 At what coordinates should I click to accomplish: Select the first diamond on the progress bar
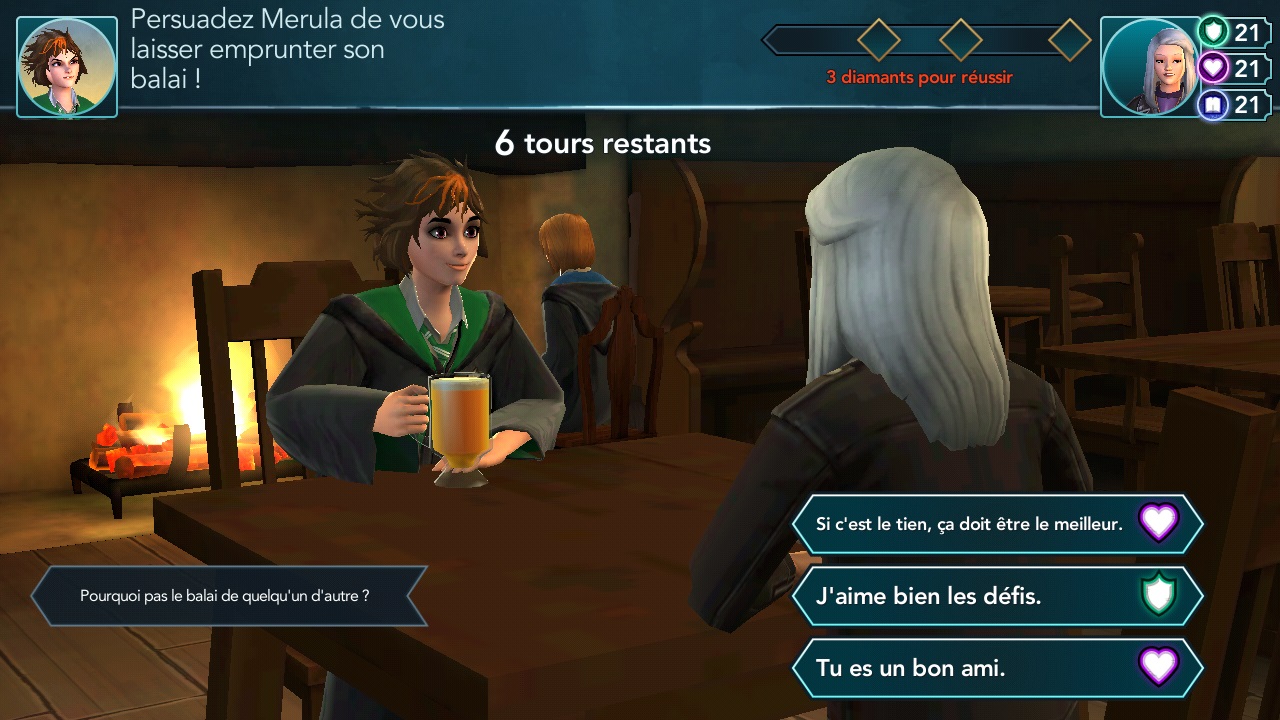(x=878, y=41)
